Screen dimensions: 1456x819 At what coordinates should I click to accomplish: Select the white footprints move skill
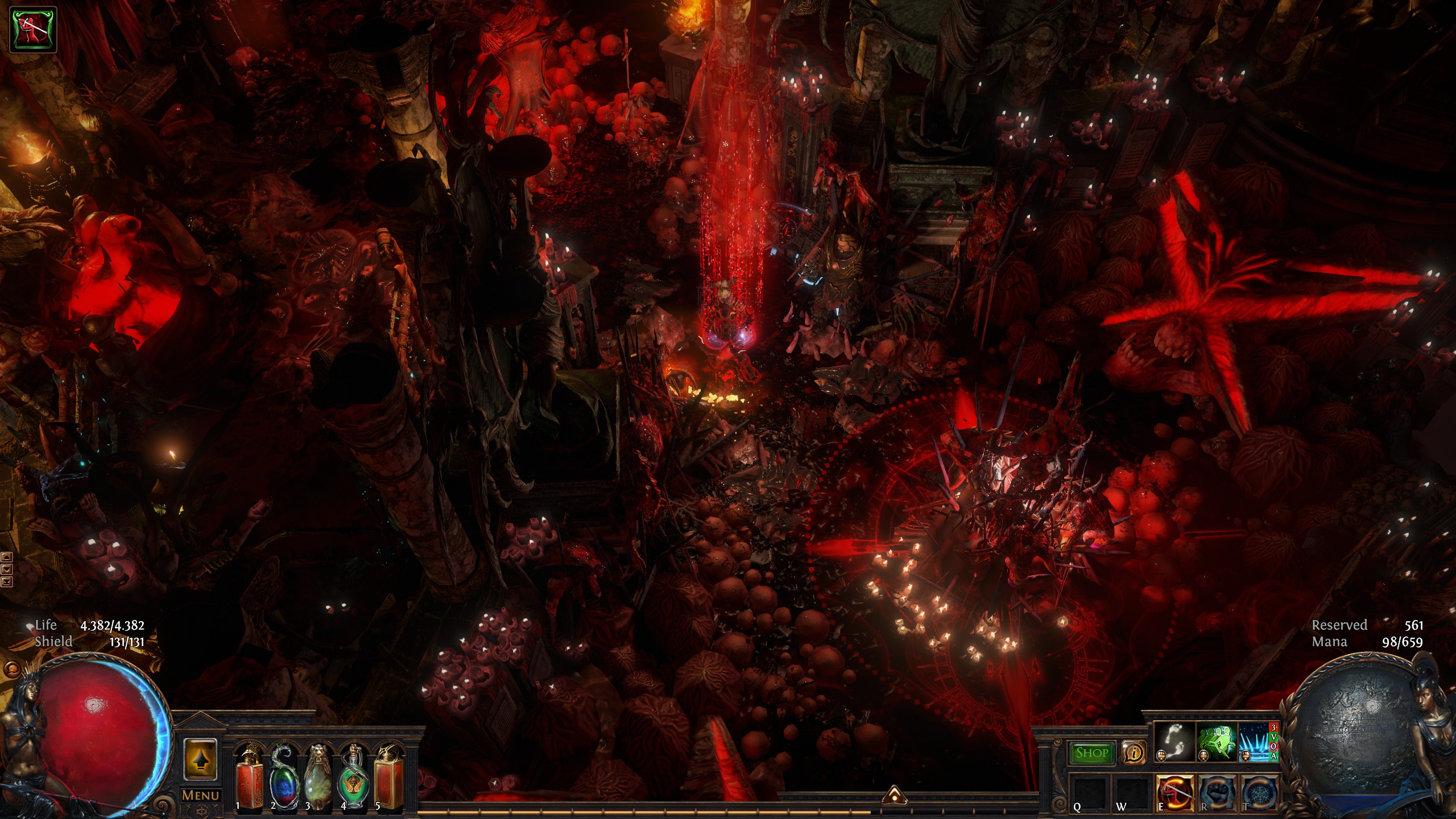coord(1174,742)
